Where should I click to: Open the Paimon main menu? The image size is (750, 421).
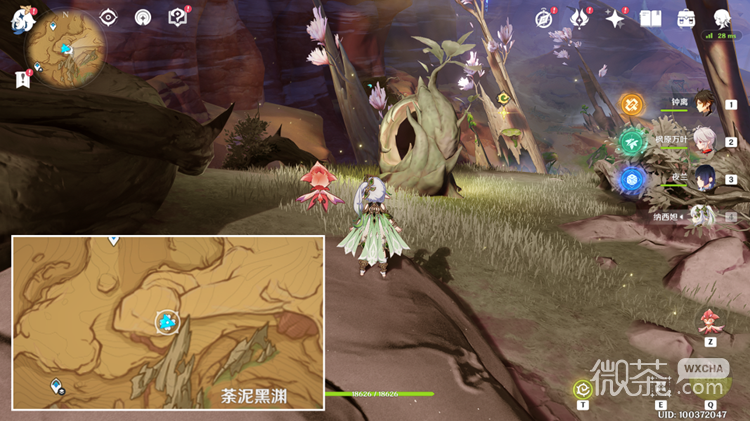tap(22, 18)
